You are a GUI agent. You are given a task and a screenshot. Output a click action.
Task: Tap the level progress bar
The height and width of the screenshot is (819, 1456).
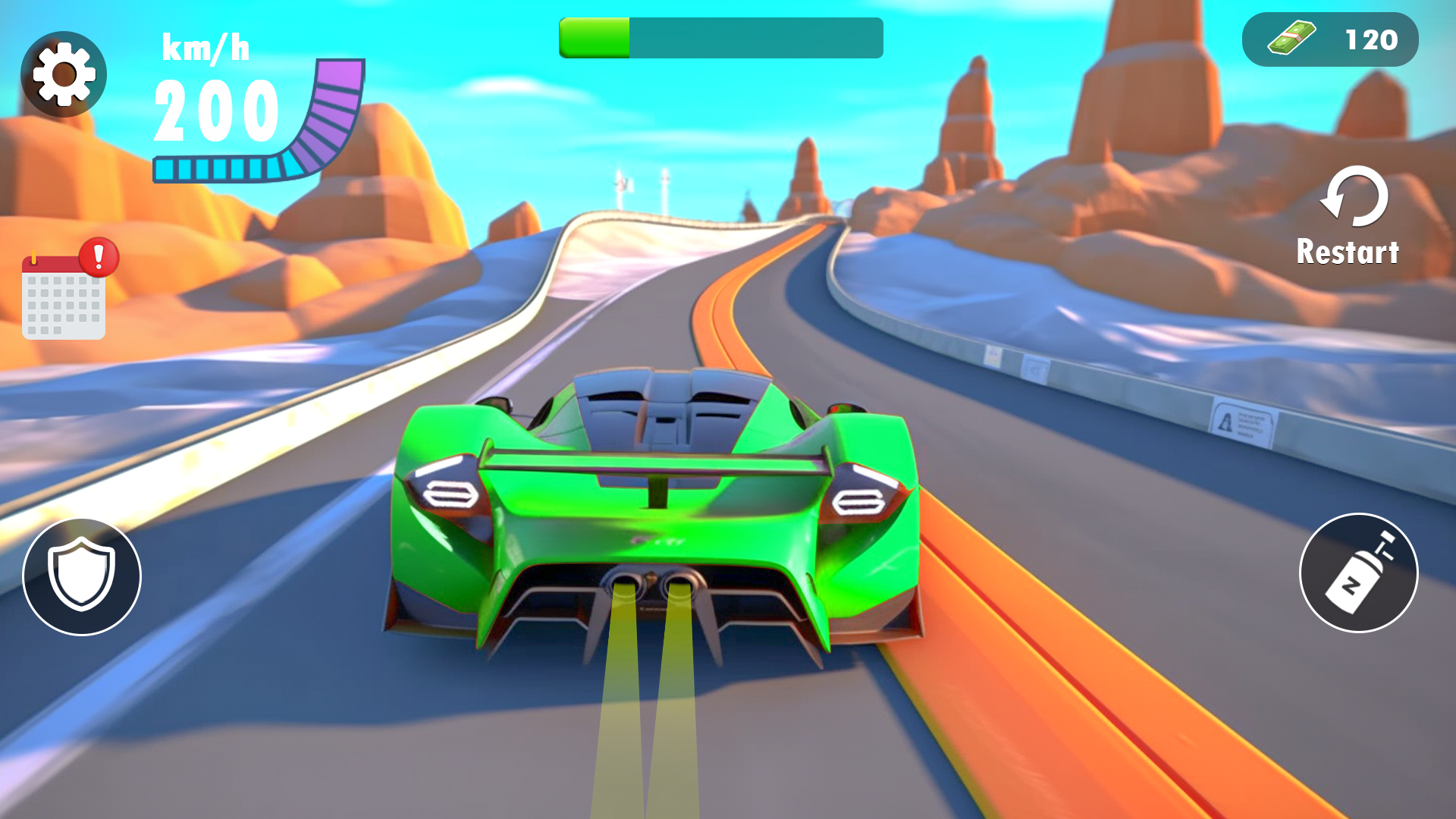720,39
